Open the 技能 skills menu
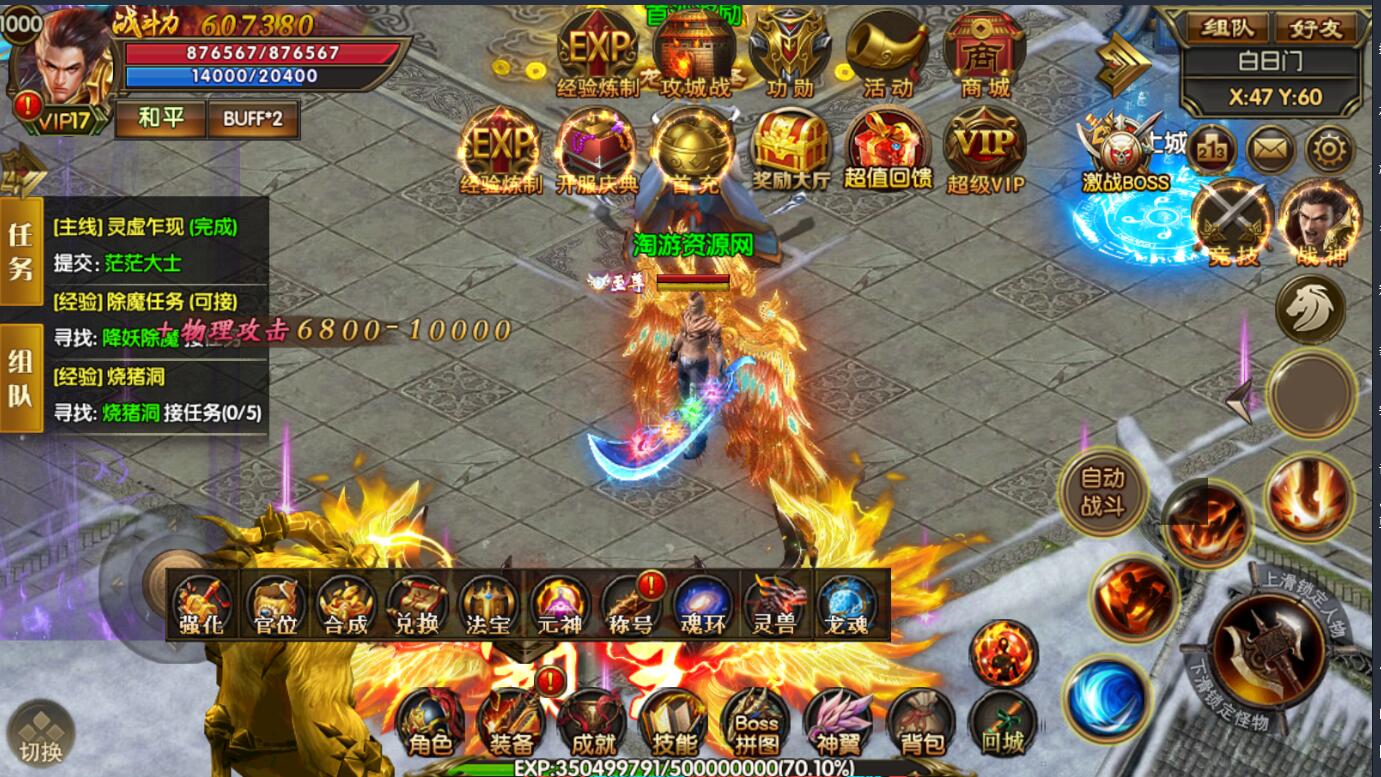Image resolution: width=1381 pixels, height=777 pixels. click(x=674, y=722)
